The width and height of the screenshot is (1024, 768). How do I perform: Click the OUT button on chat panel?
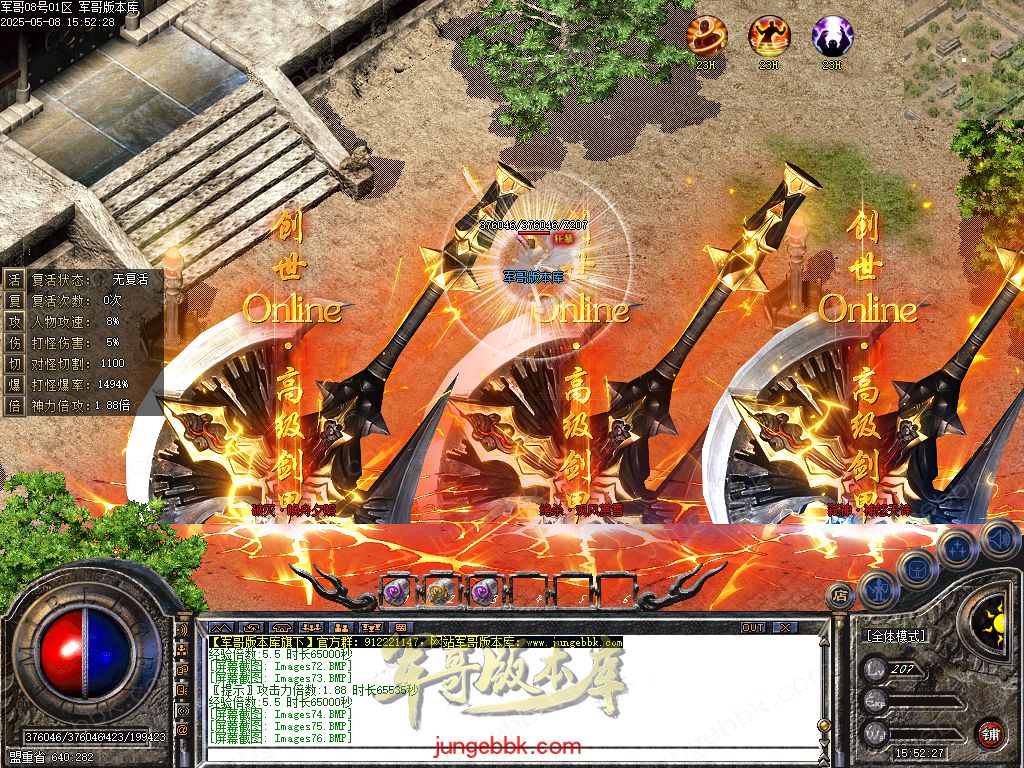pos(752,627)
